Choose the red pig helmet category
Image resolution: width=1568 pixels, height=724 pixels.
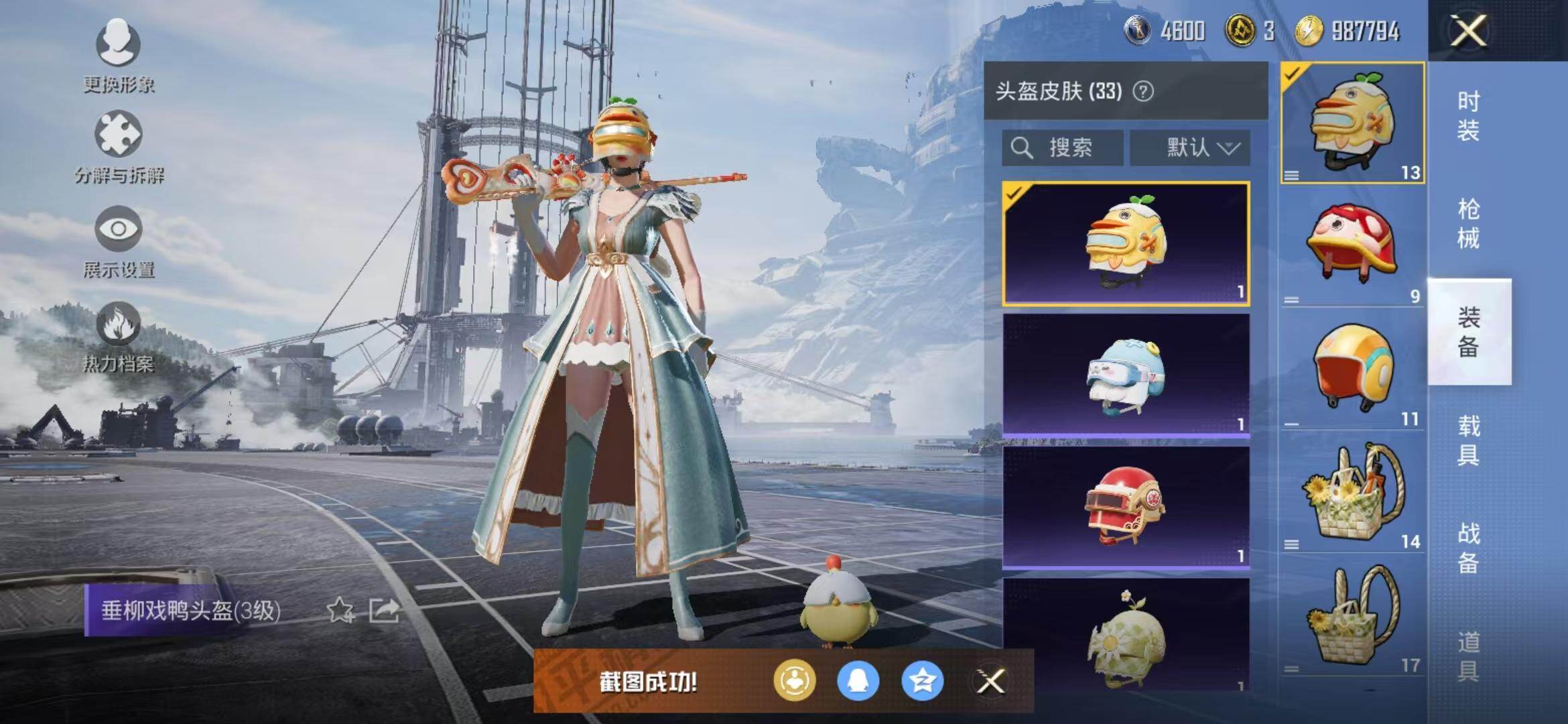click(x=1352, y=245)
